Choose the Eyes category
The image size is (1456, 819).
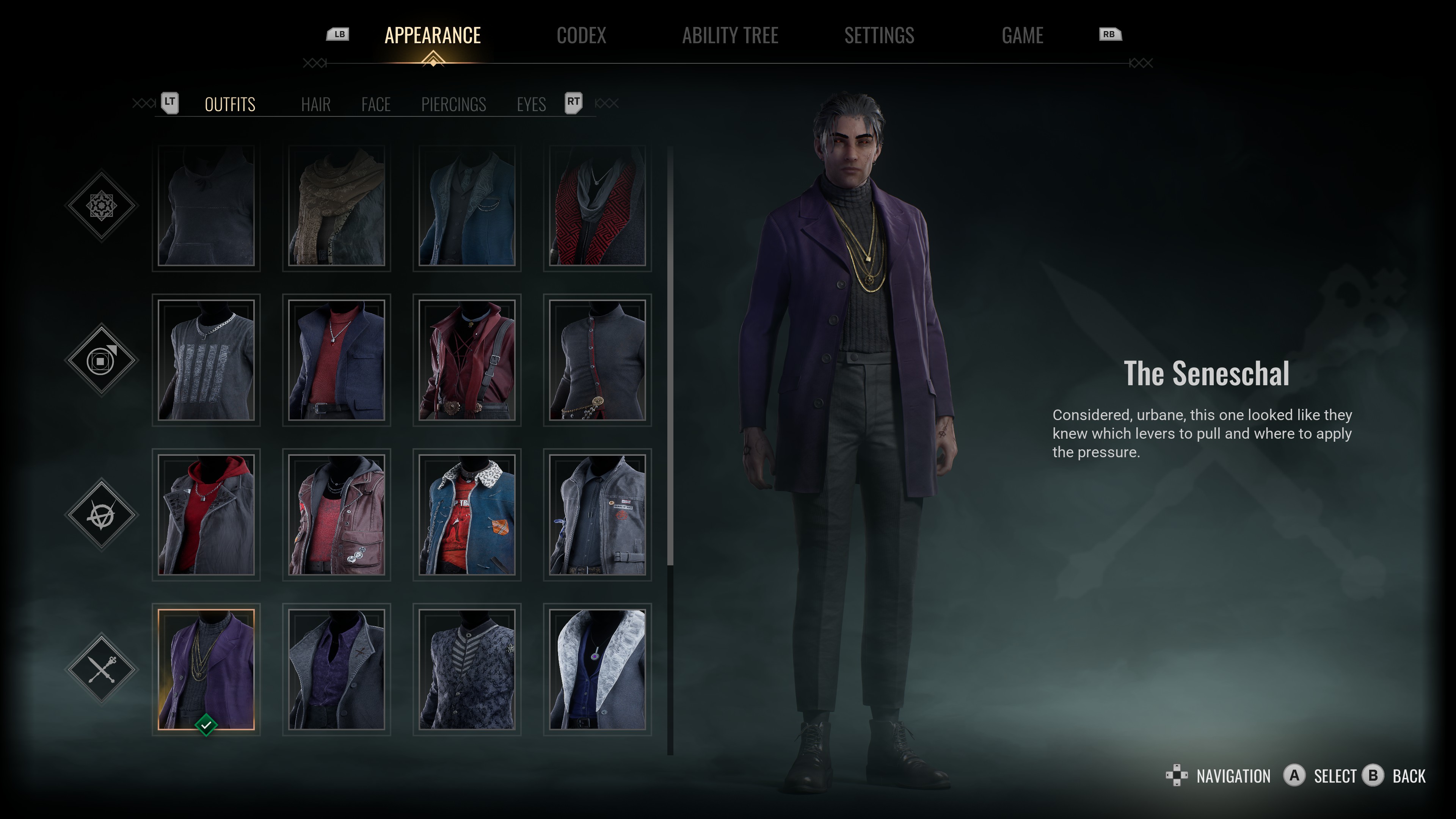tap(531, 105)
